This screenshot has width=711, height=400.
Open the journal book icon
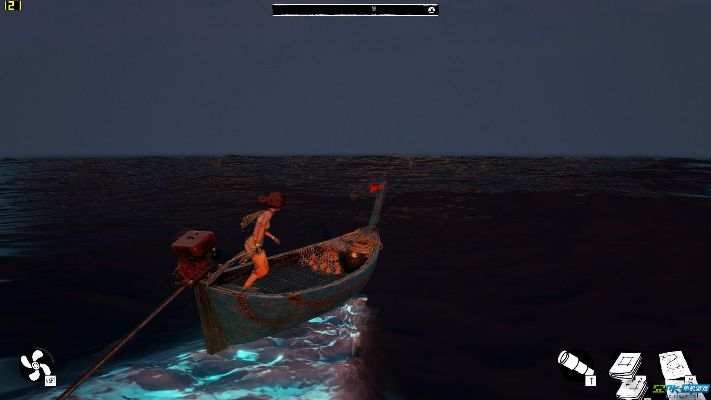tap(628, 368)
